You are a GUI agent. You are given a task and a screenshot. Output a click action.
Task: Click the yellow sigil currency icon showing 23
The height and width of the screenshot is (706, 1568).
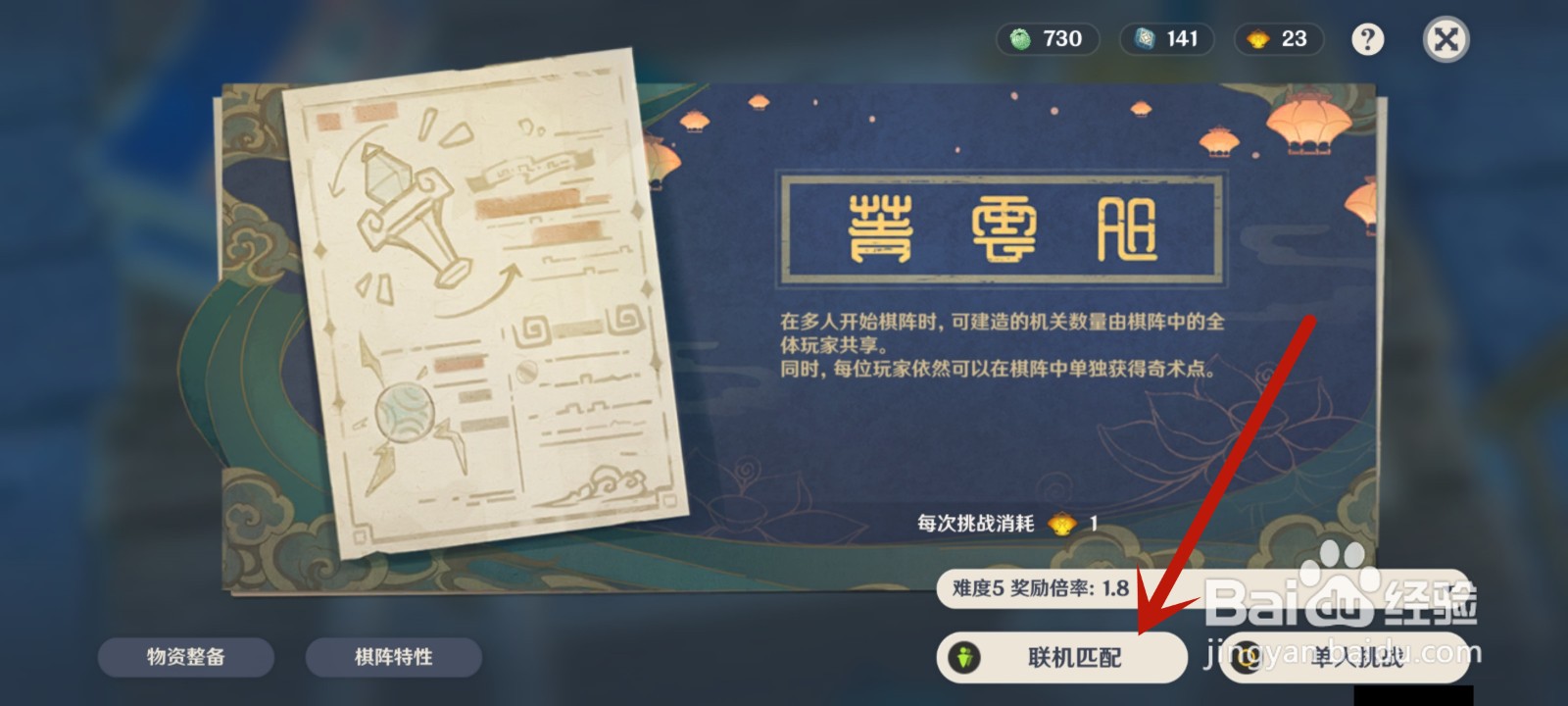click(1257, 40)
